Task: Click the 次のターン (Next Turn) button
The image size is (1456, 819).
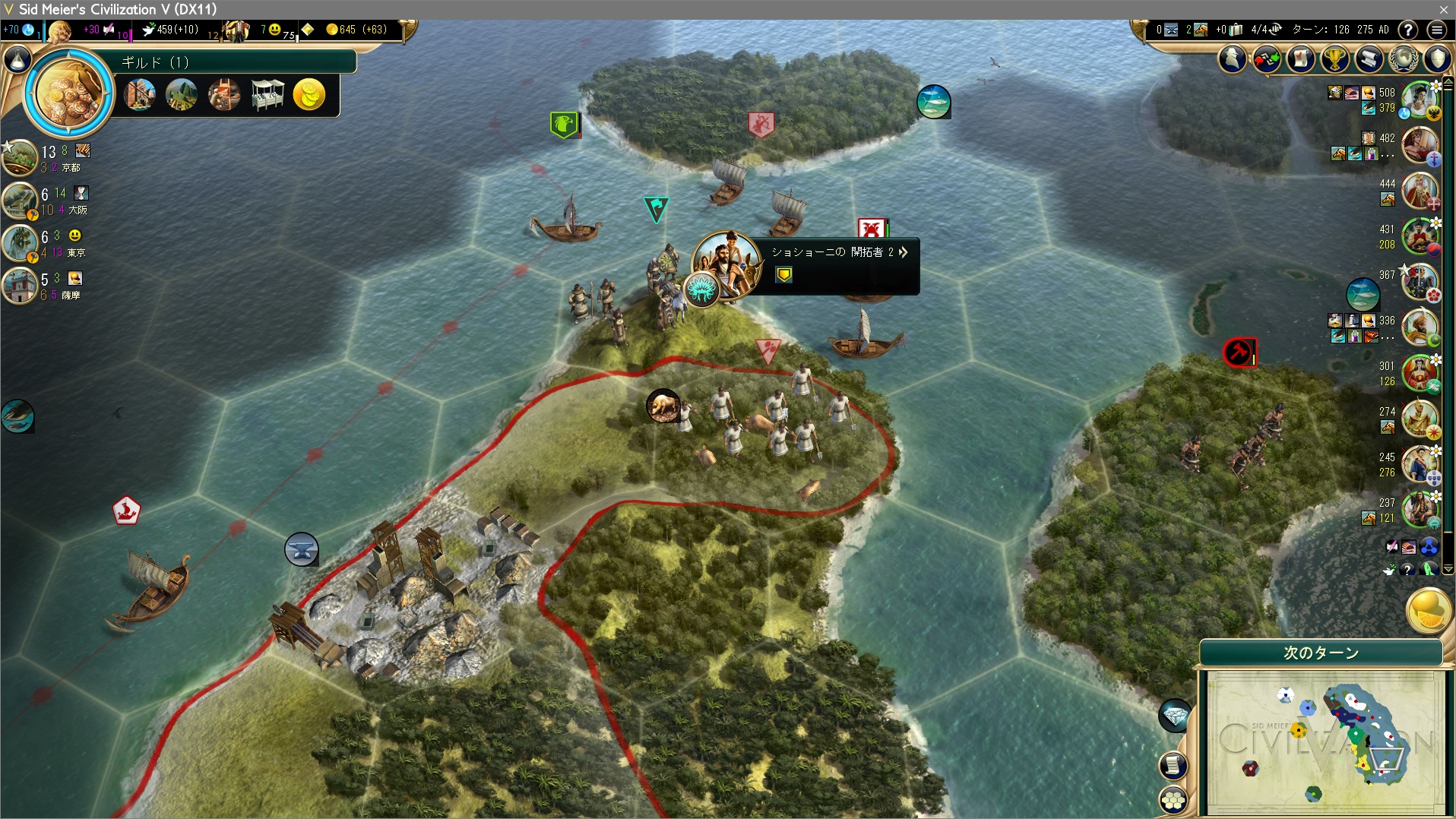Action: pyautogui.click(x=1321, y=653)
